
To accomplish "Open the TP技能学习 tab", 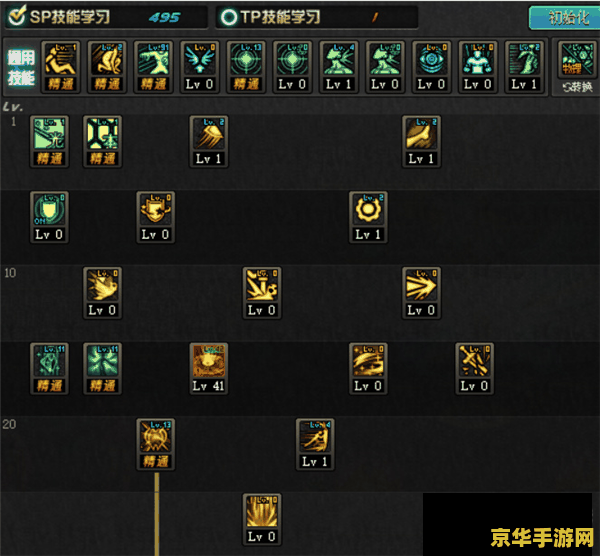I will pyautogui.click(x=272, y=17).
